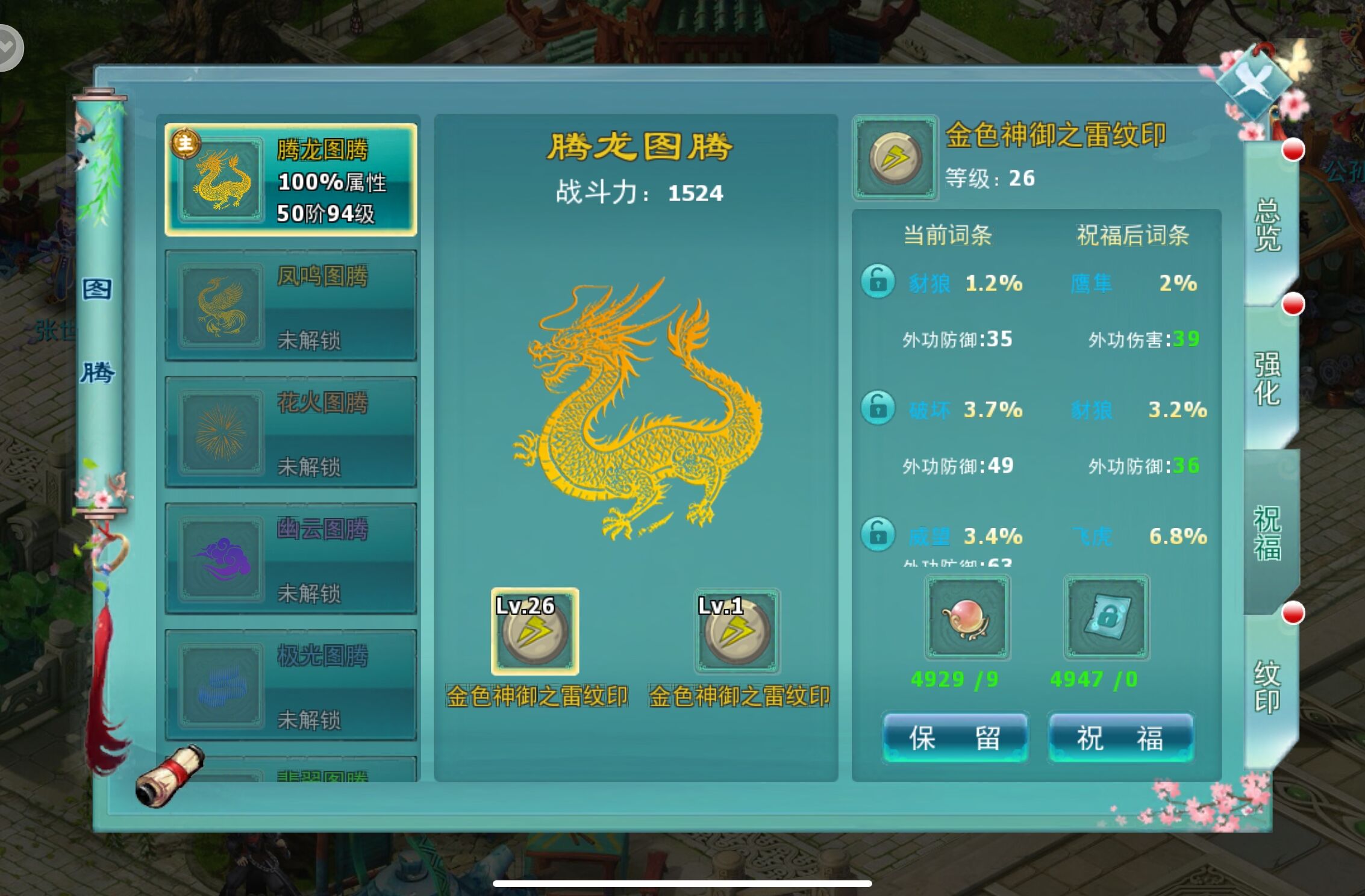Click the rolled scroll icon below the totem list
Image resolution: width=1365 pixels, height=896 pixels.
click(170, 777)
